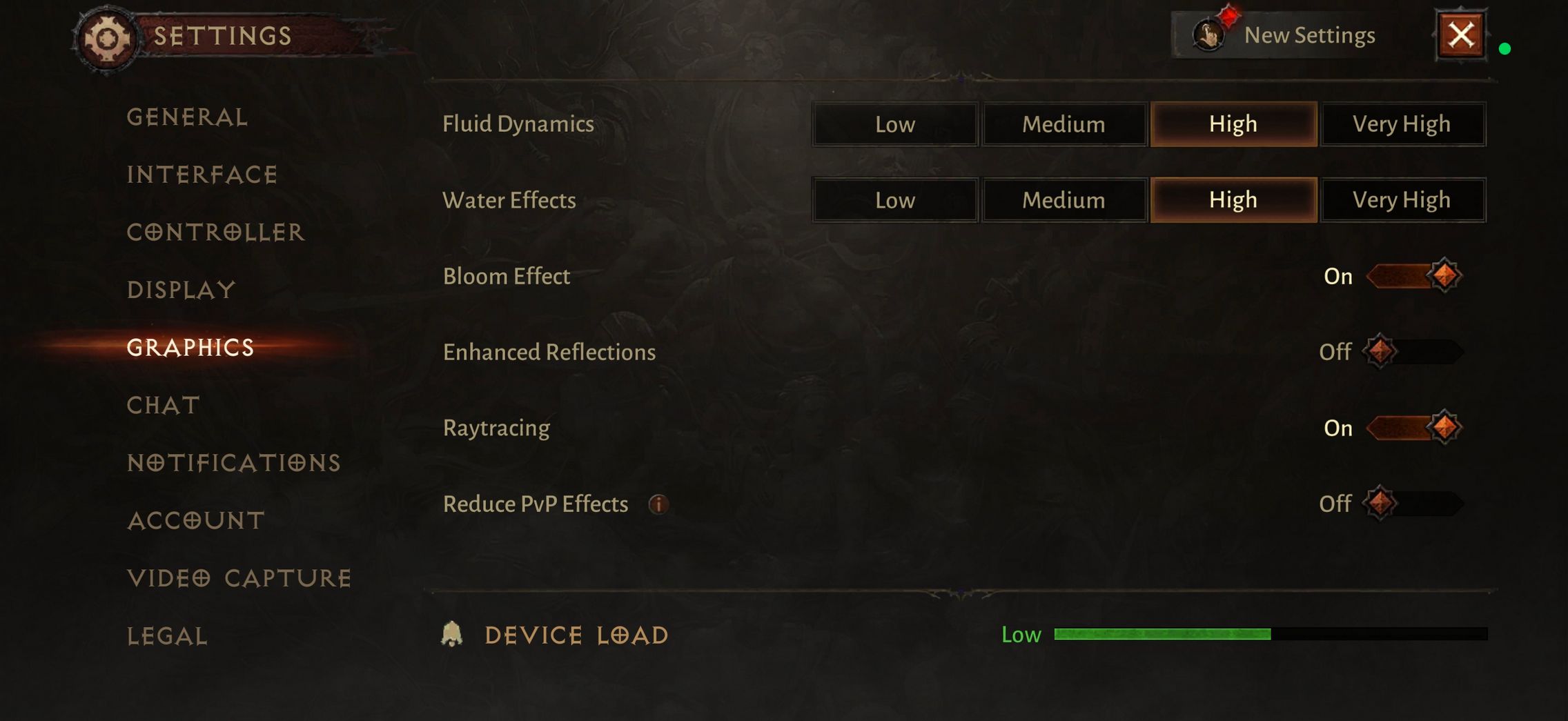Open Video Capture settings

[239, 578]
